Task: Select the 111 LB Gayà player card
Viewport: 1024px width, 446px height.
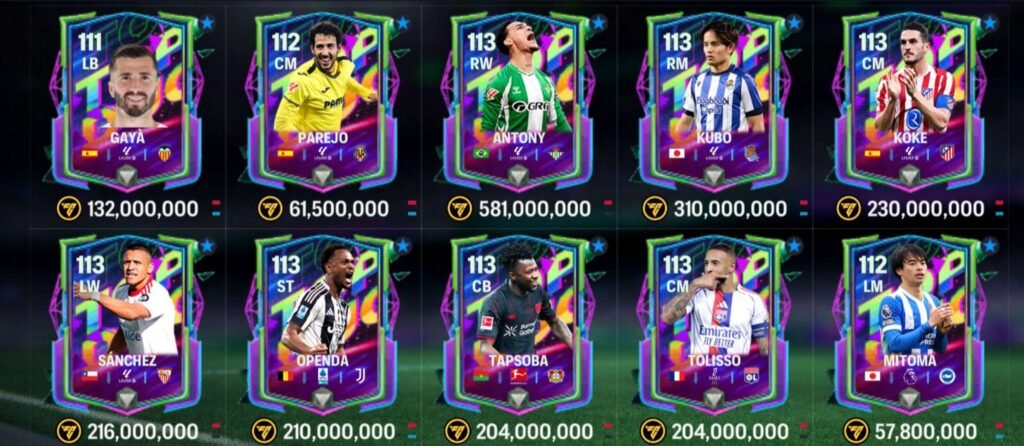Action: 127,100
